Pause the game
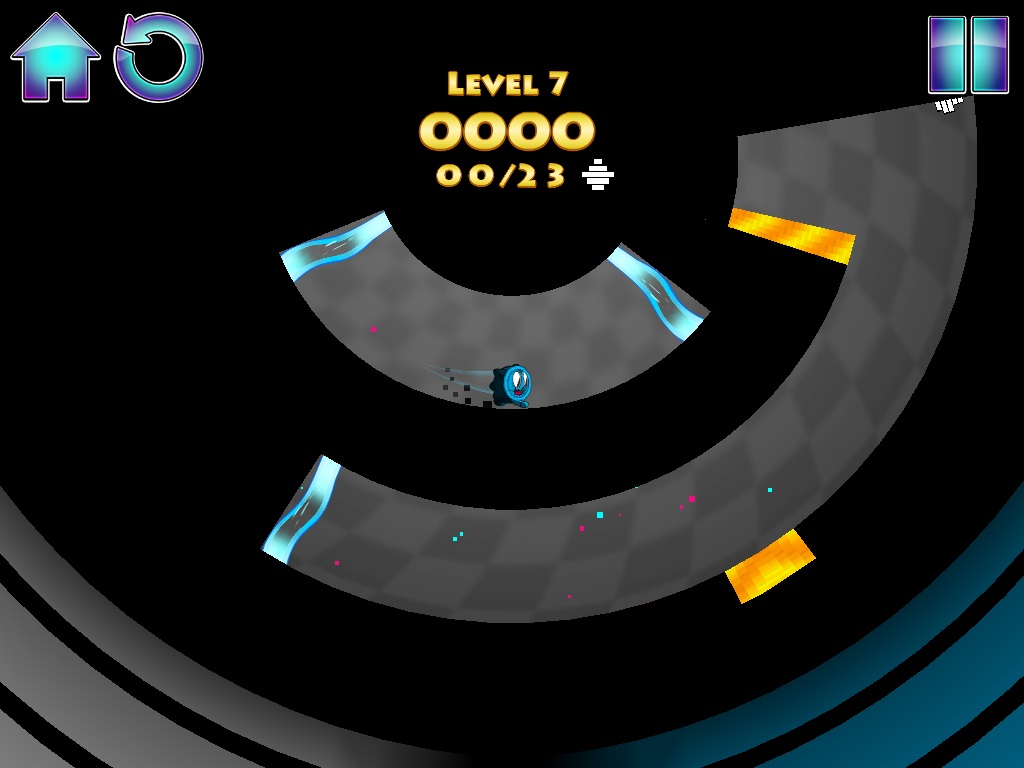This screenshot has height=768, width=1024. coord(967,55)
